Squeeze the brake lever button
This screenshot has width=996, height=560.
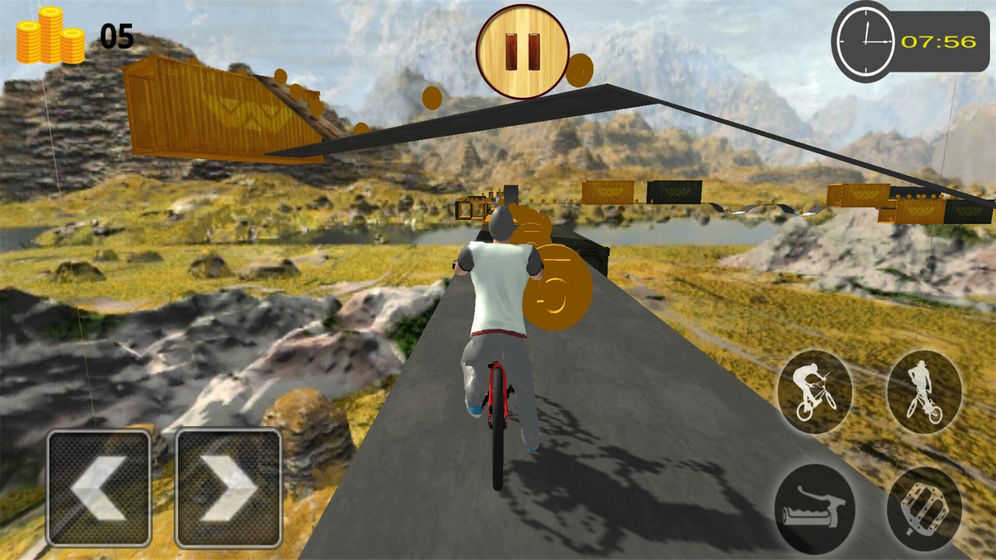pos(814,507)
